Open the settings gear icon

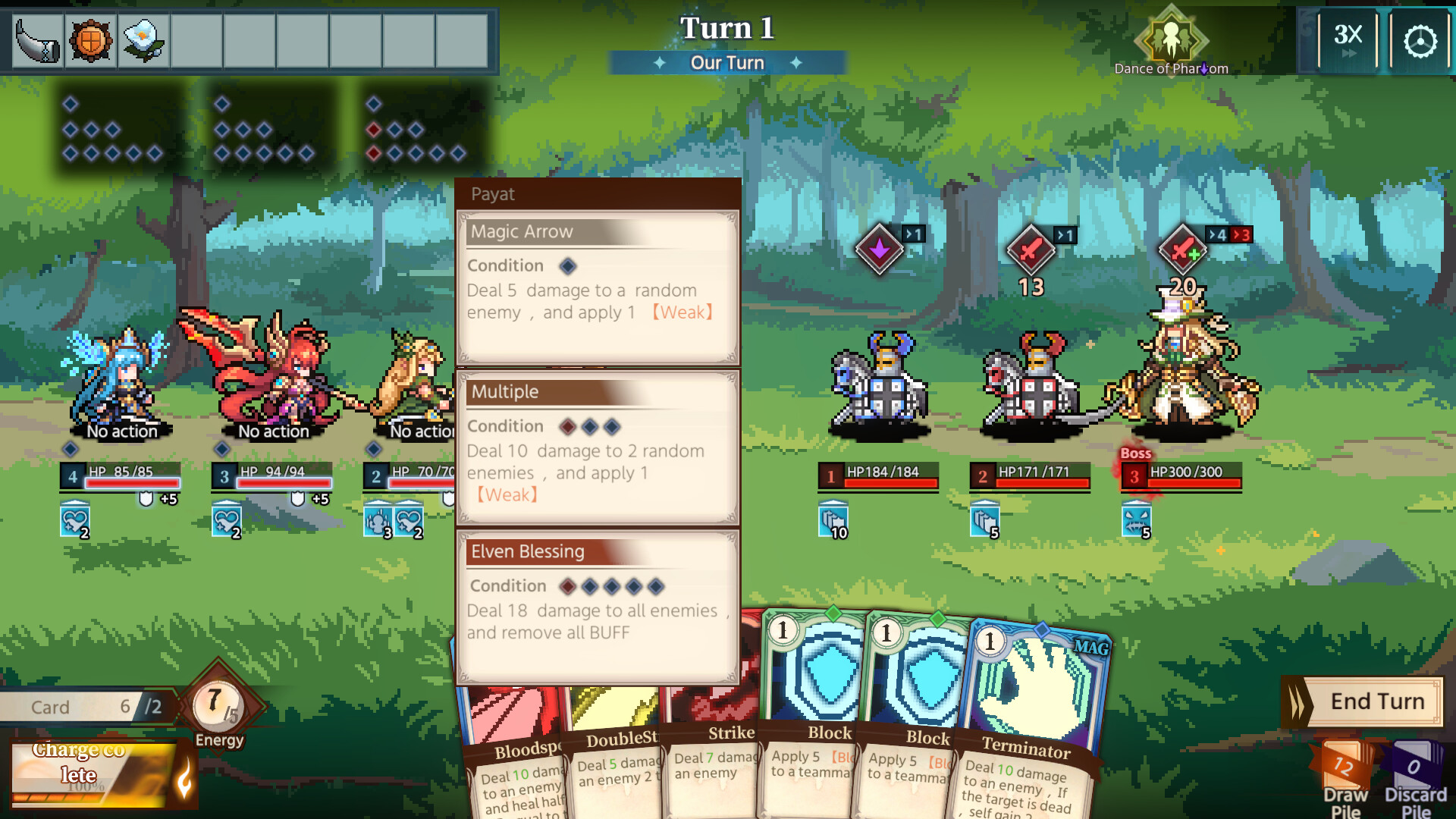pyautogui.click(x=1420, y=40)
